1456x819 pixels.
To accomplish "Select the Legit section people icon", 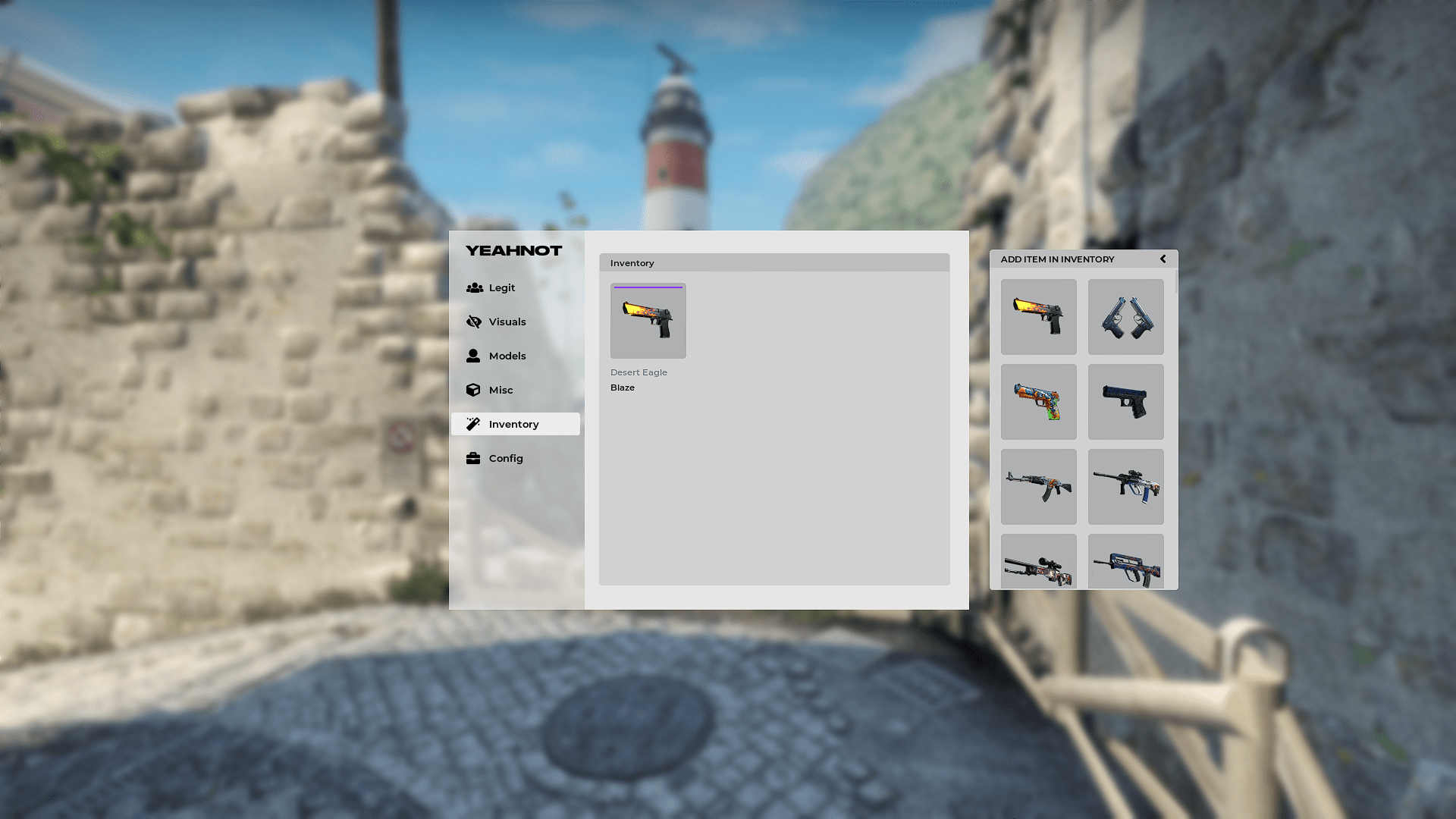I will (474, 287).
